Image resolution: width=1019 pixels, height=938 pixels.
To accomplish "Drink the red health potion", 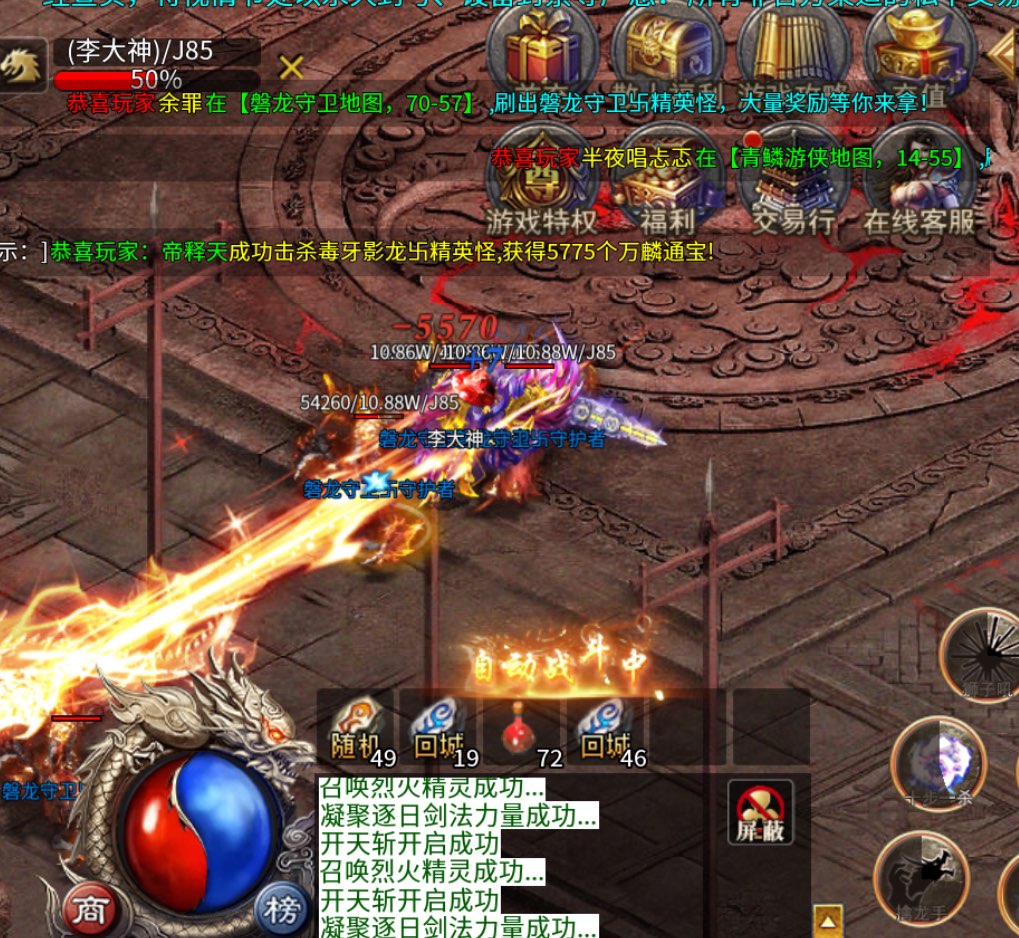I will click(522, 728).
